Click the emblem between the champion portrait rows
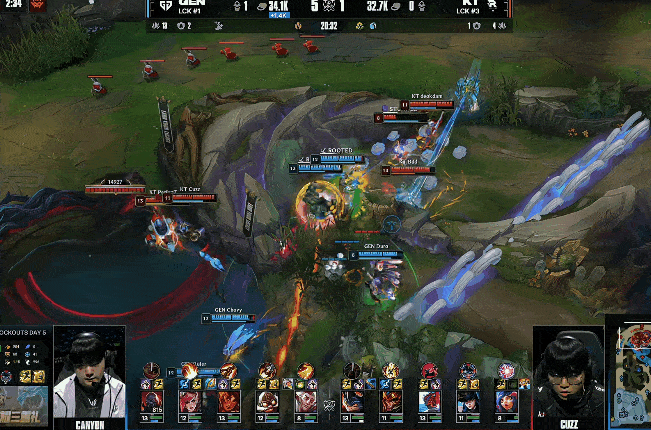Viewport: 651px width, 430px height. point(326,404)
